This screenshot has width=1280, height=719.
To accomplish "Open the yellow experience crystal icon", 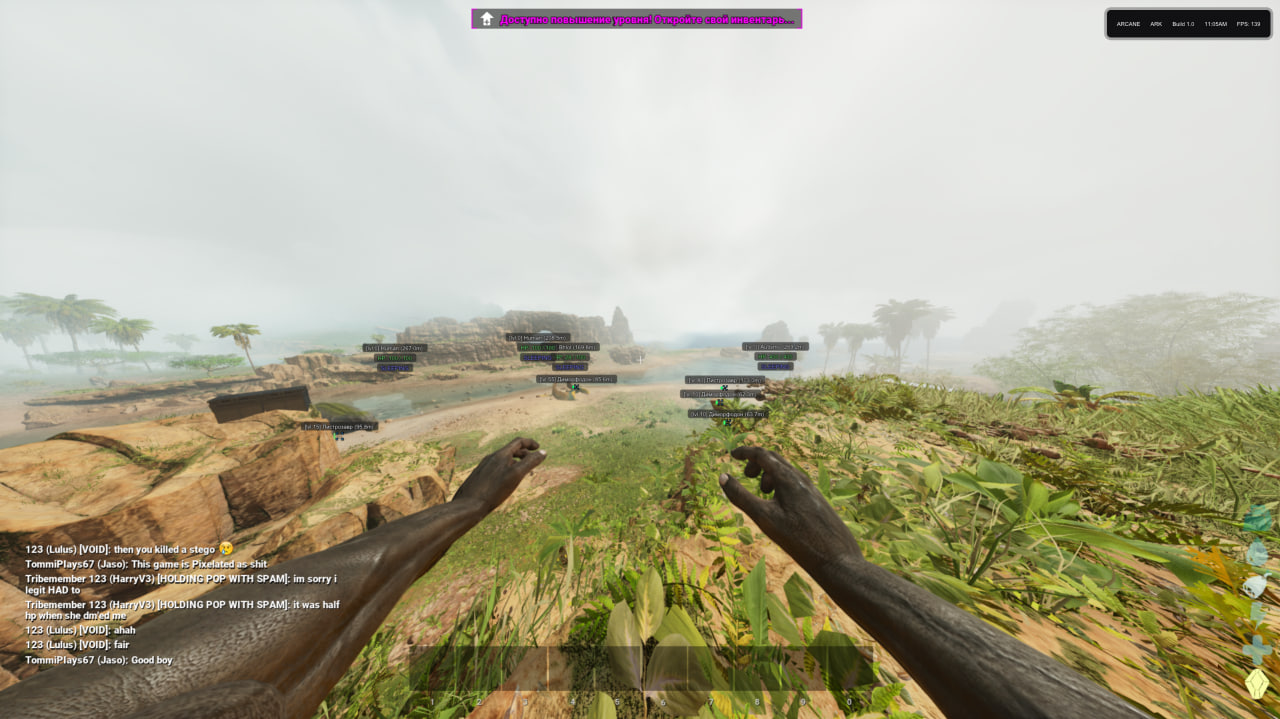I will click(1257, 684).
